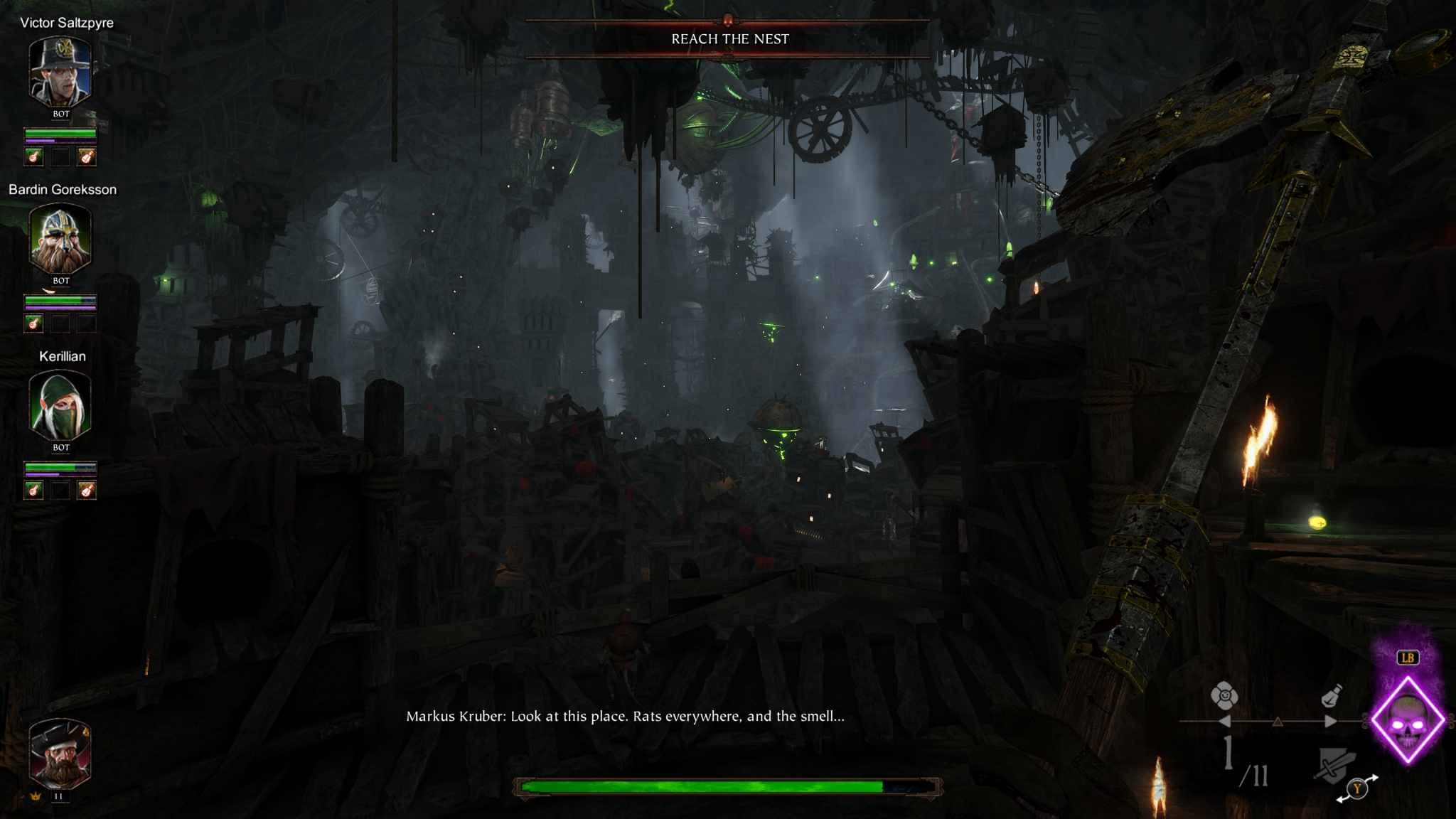Viewport: 1456px width, 819px height.
Task: Click Markus Kruber's own player portrait
Action: point(60,754)
